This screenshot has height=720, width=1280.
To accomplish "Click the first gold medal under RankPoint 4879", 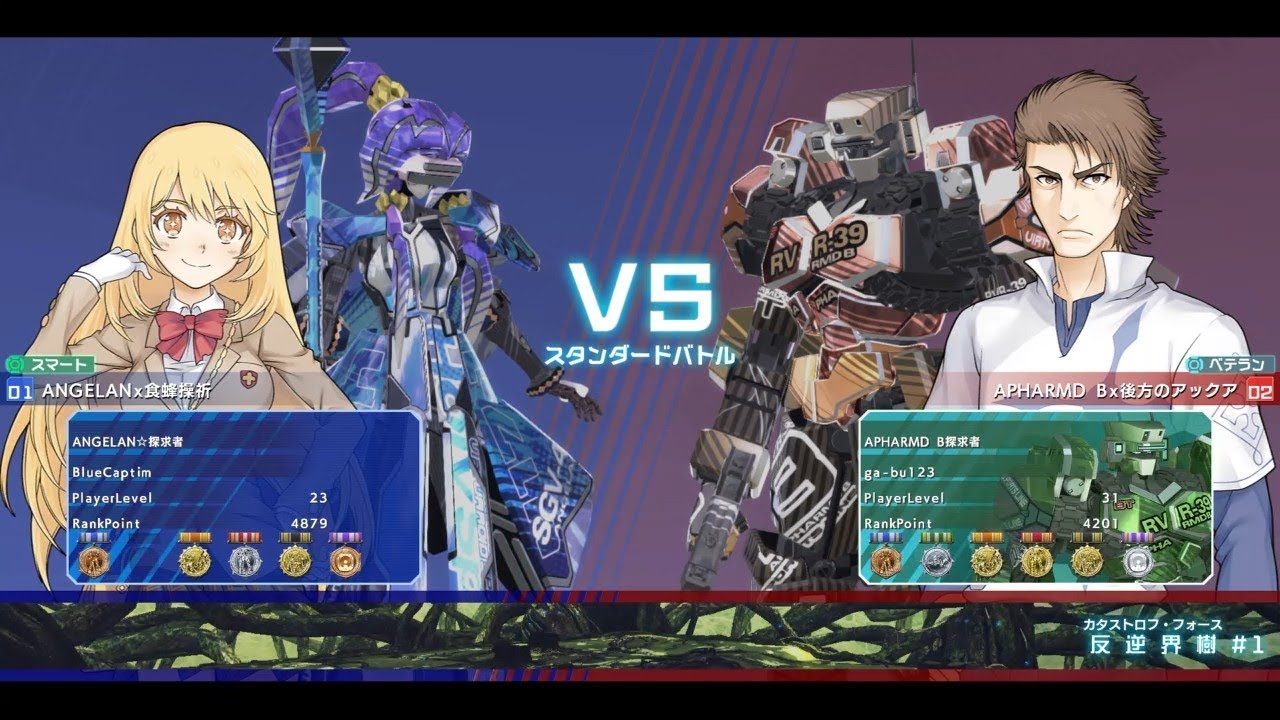I will (x=195, y=563).
